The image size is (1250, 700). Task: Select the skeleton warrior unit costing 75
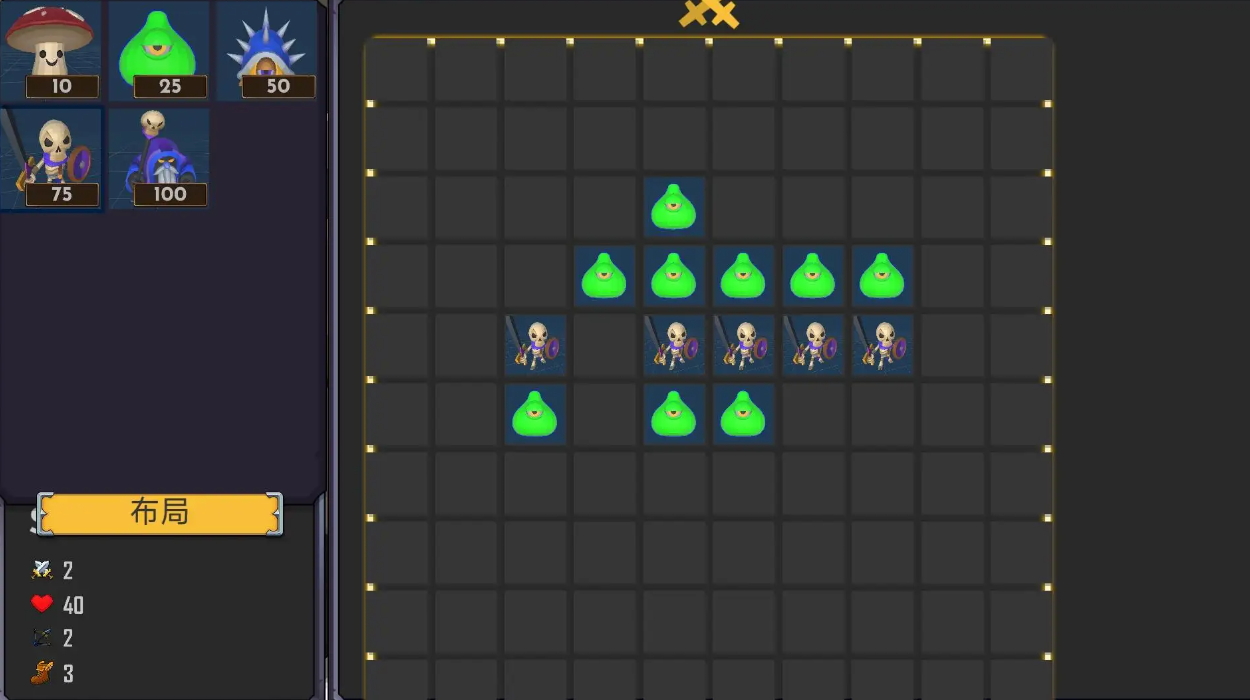[x=51, y=158]
